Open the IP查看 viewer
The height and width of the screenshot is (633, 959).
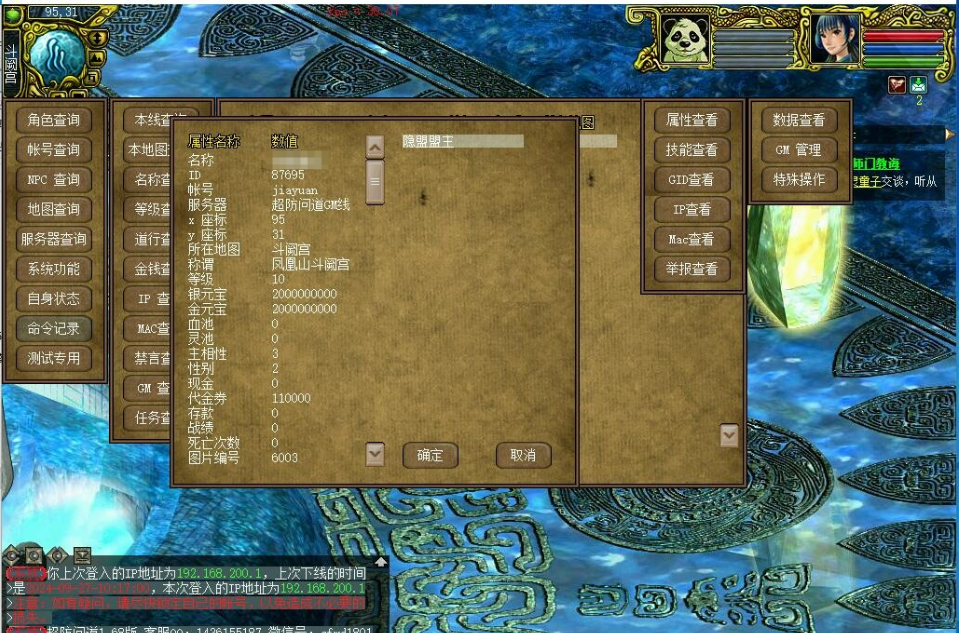(692, 210)
